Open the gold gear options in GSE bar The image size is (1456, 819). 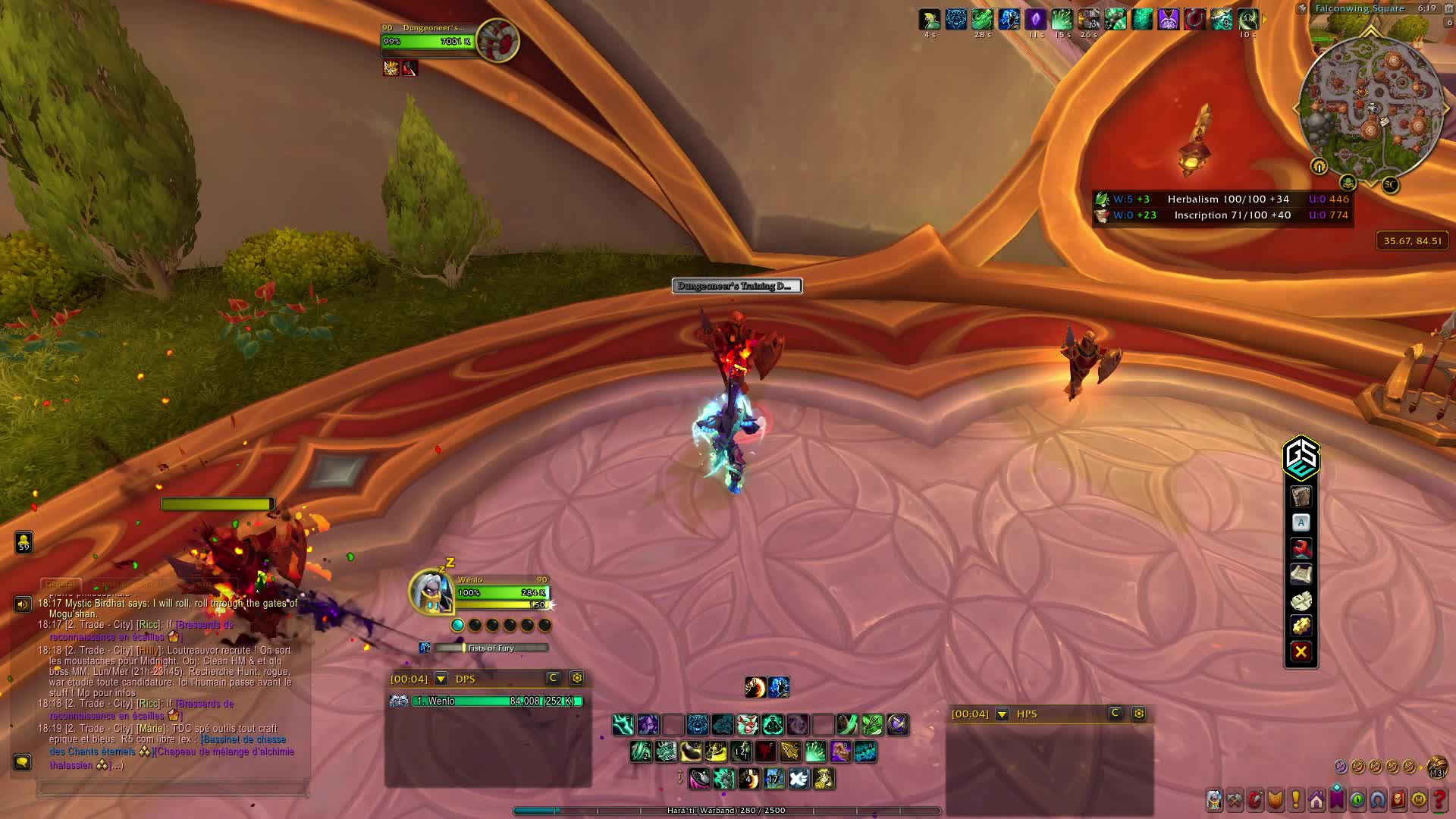click(1301, 626)
